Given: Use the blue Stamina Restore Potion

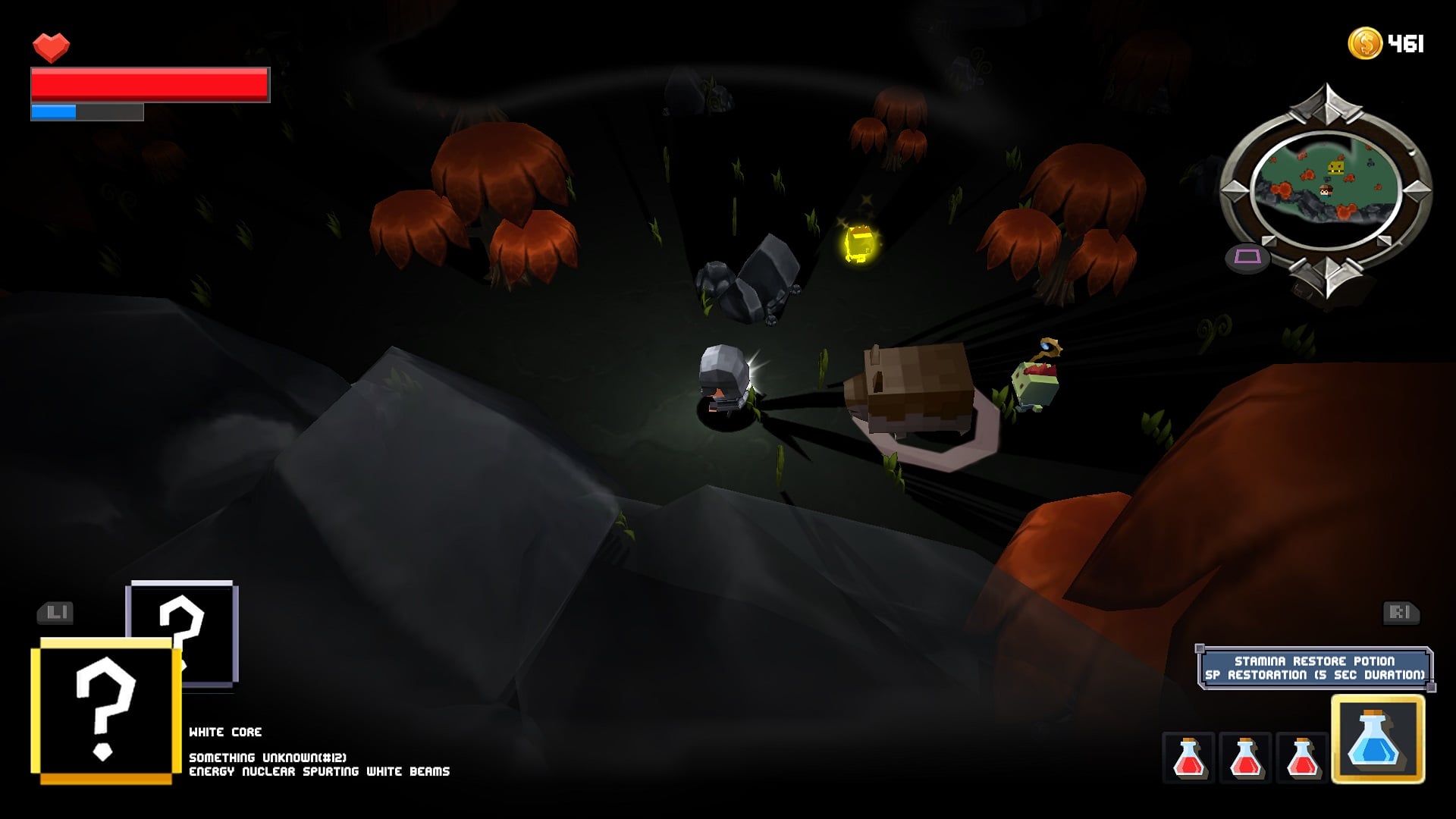Looking at the screenshot, I should pyautogui.click(x=1377, y=739).
